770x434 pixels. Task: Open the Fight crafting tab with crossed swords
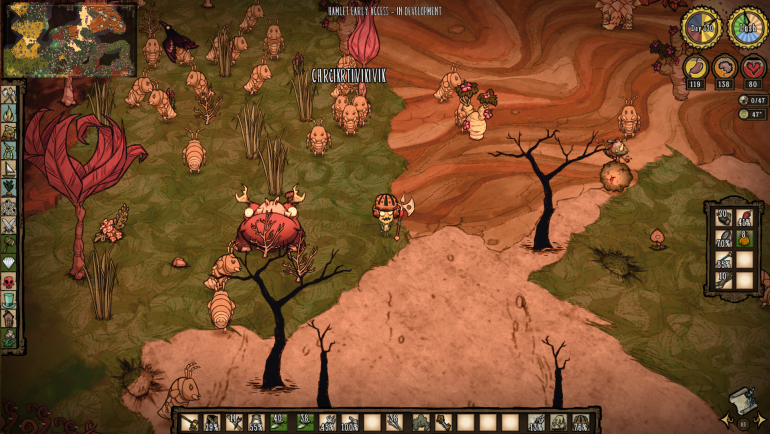pos(10,222)
